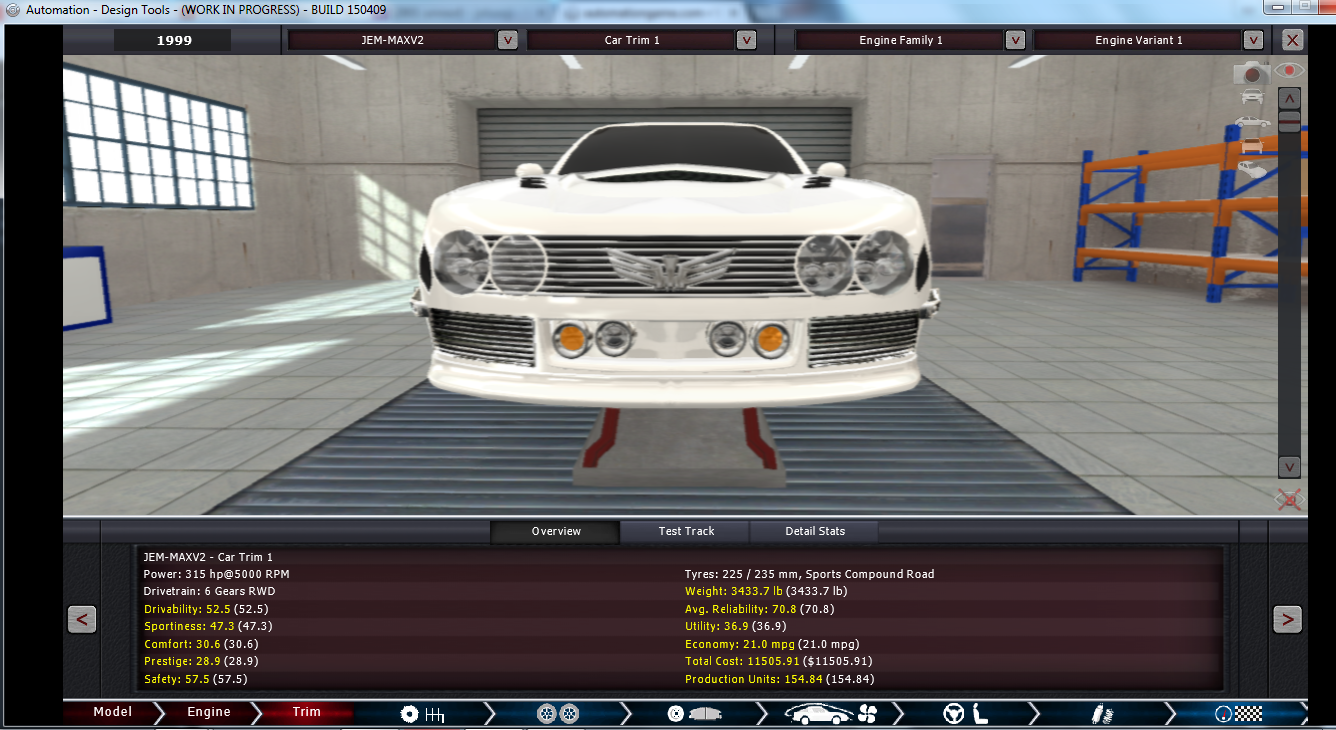Viewport: 1336px width, 730px height.
Task: Open the JEM-MAXV2 car model dropdown
Action: 508,40
